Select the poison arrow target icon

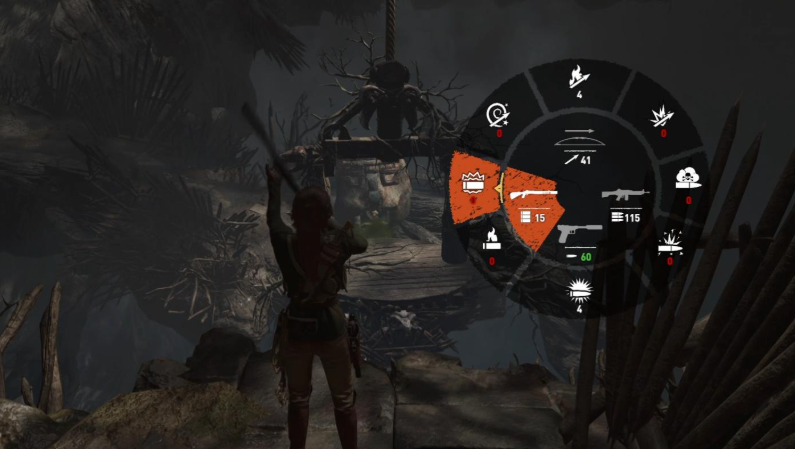click(499, 116)
